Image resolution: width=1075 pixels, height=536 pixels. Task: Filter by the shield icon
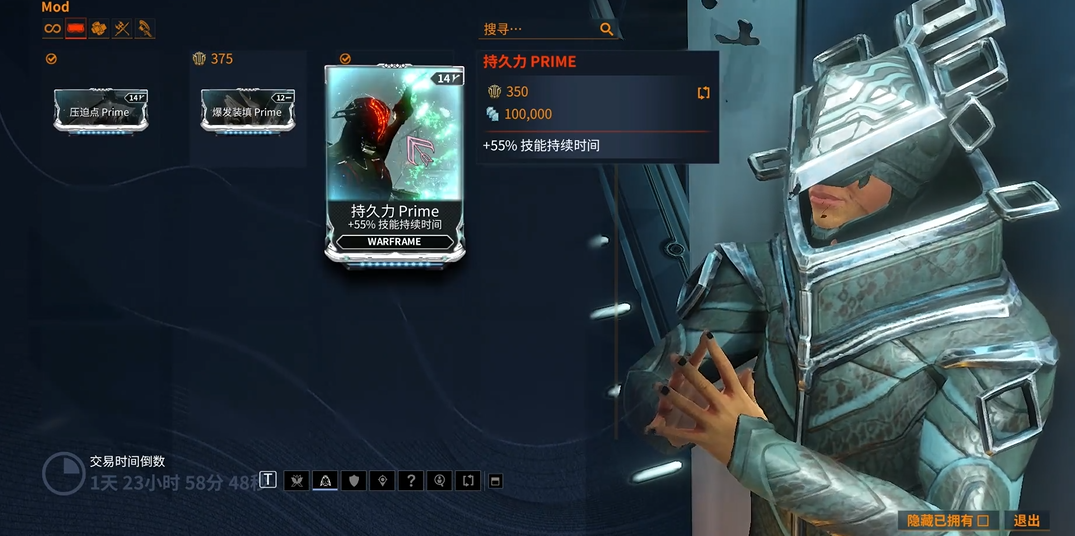click(354, 481)
